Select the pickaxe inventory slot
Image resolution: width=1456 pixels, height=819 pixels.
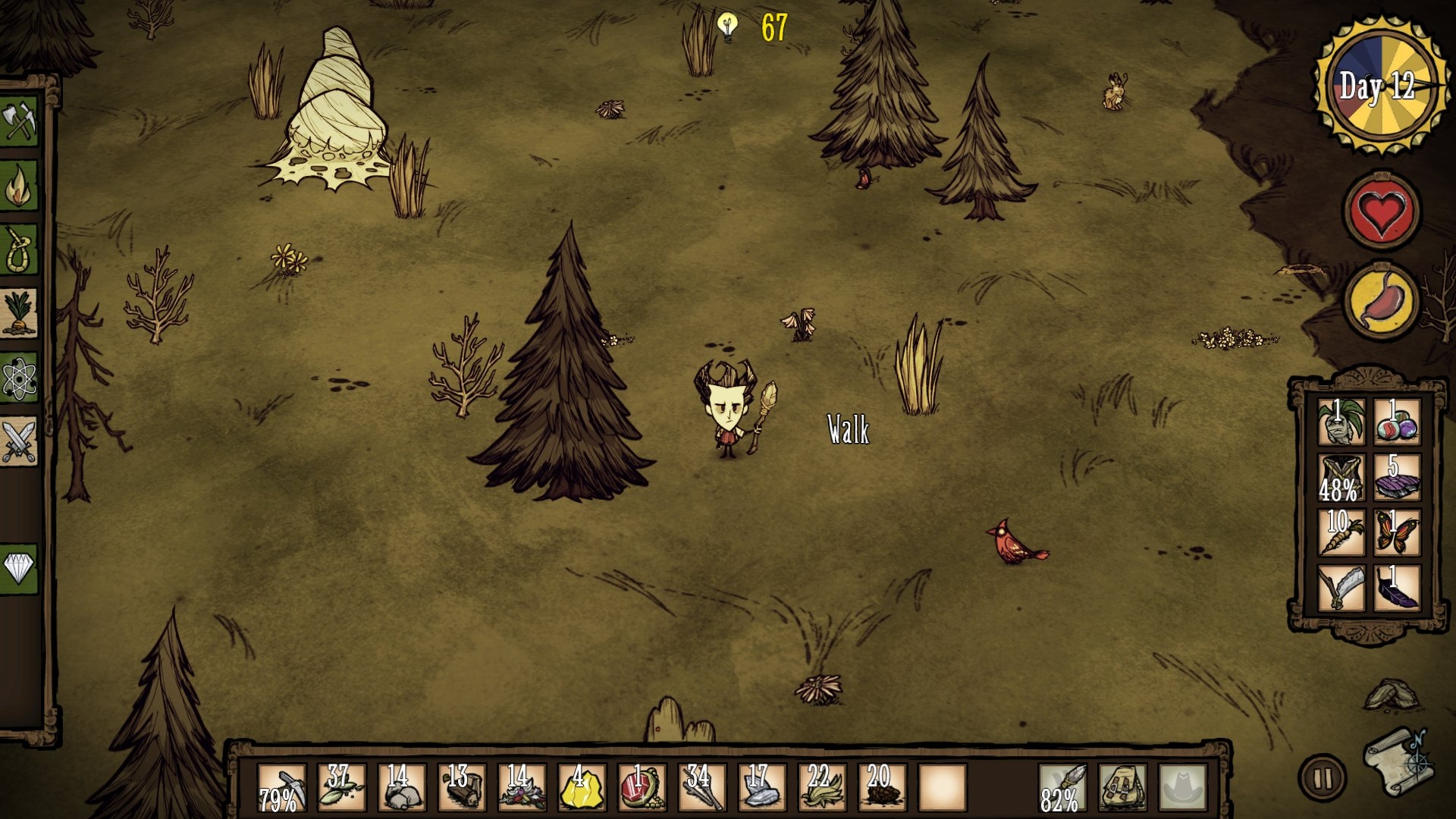[281, 788]
